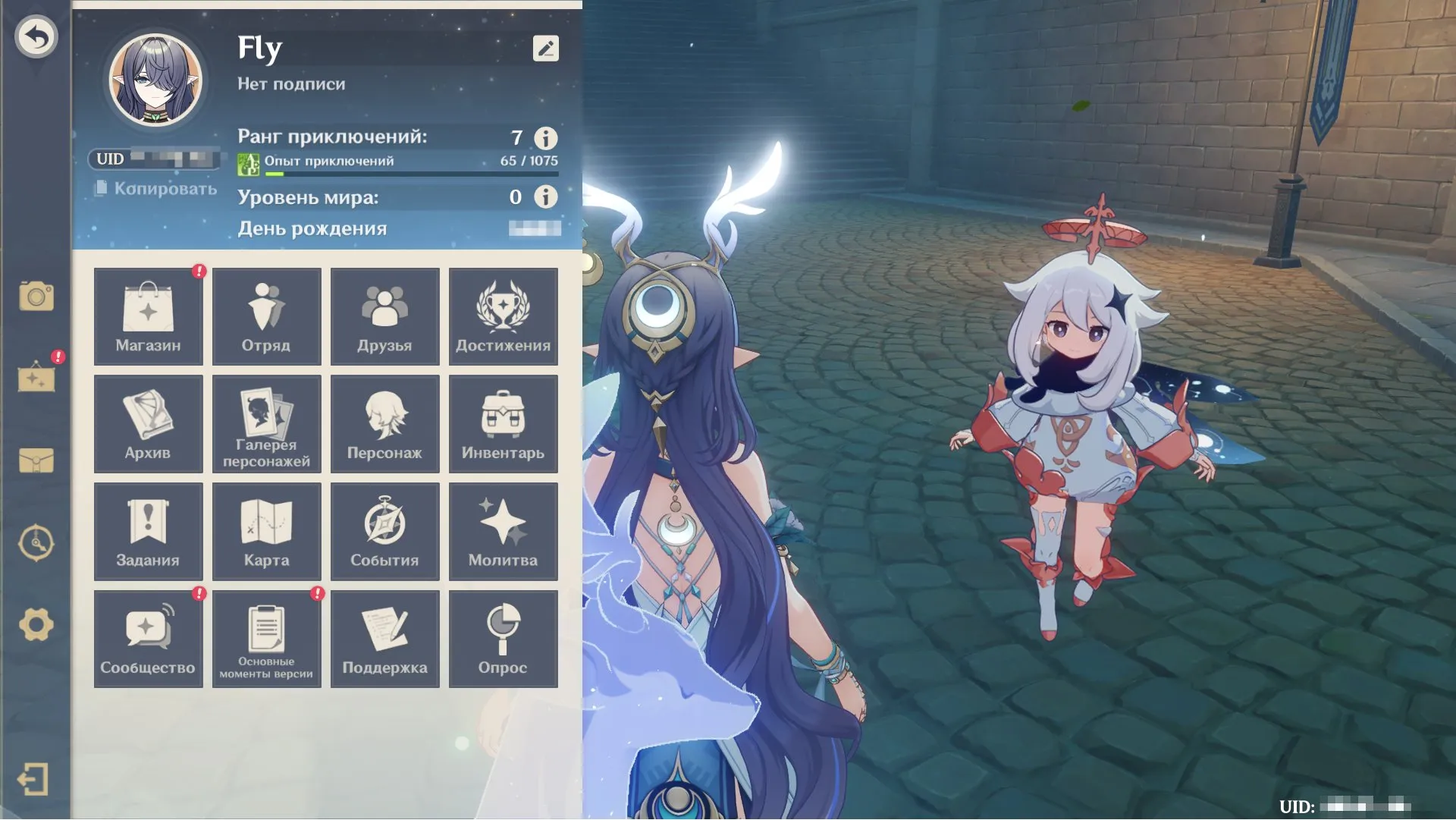Open the Карта (Map) icon

[266, 531]
